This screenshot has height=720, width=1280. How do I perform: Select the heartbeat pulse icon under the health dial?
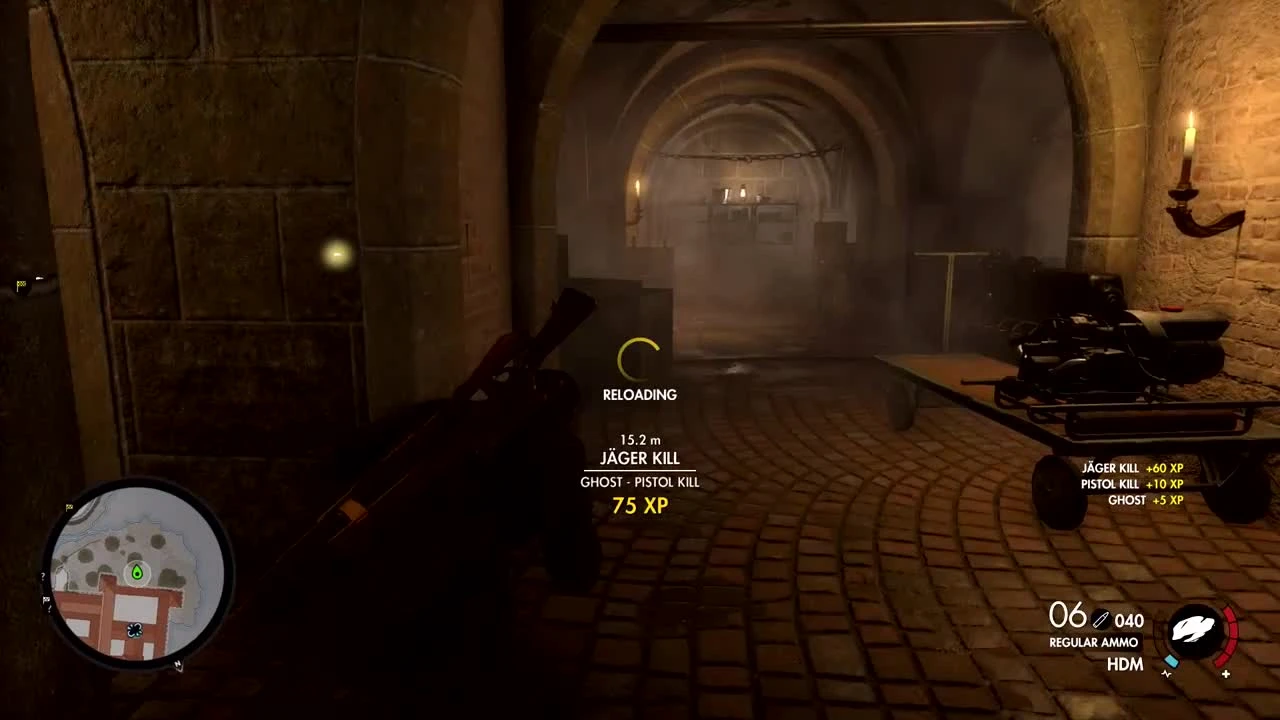pos(1166,674)
